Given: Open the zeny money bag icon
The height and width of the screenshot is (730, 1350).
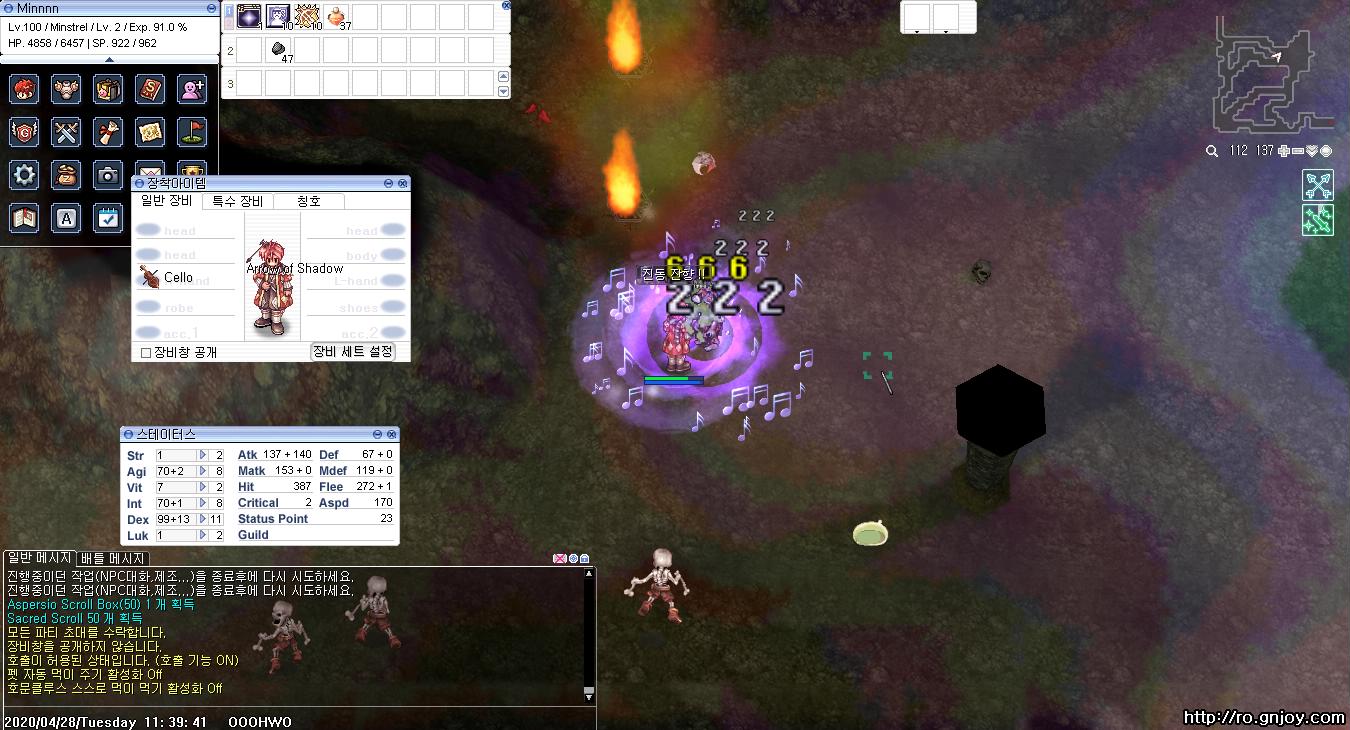Looking at the screenshot, I should 66,175.
